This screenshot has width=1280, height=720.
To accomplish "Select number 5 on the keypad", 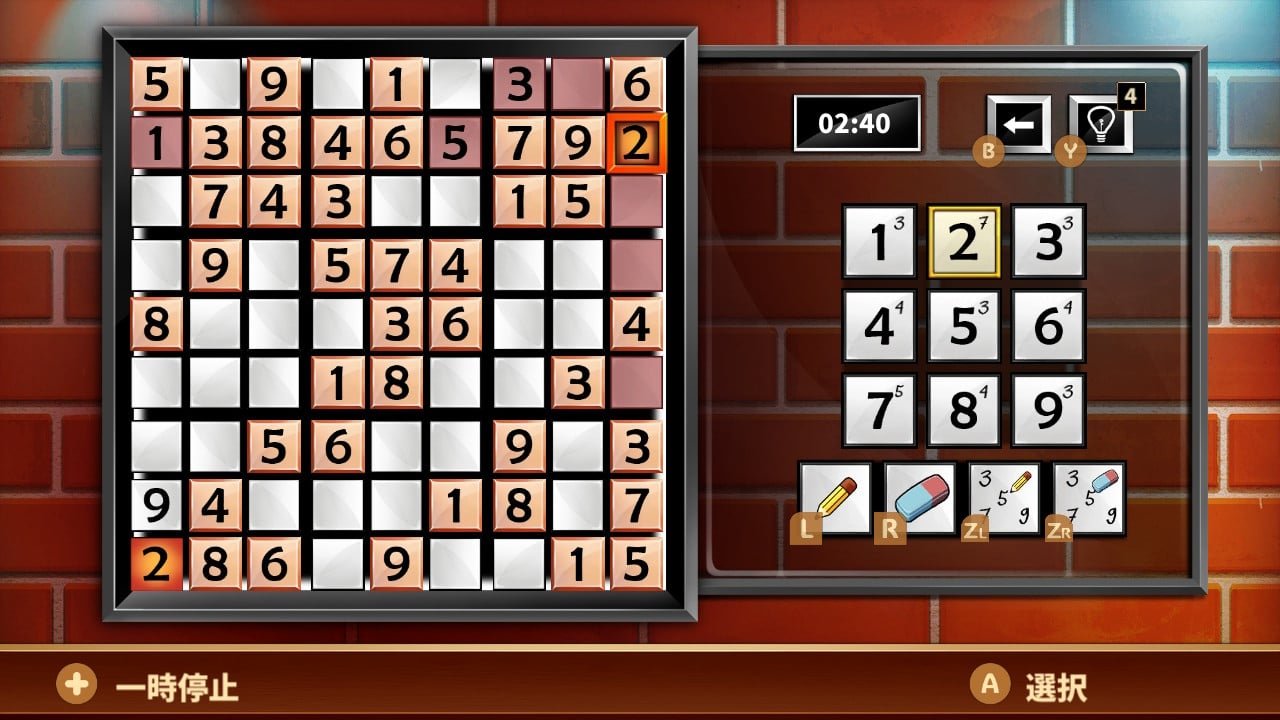I will [x=963, y=325].
